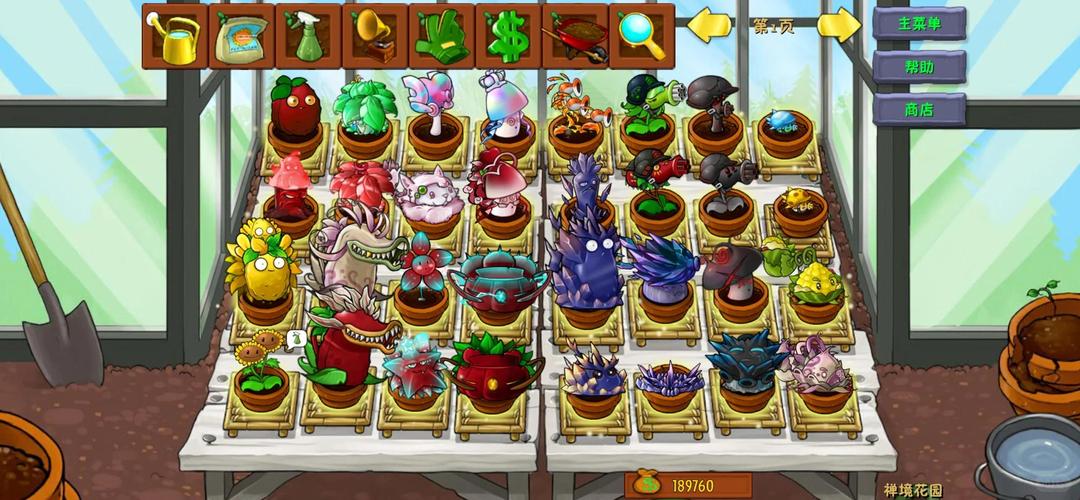Activate the dollar sign sell tool
Image resolution: width=1080 pixels, height=500 pixels.
pyautogui.click(x=508, y=35)
